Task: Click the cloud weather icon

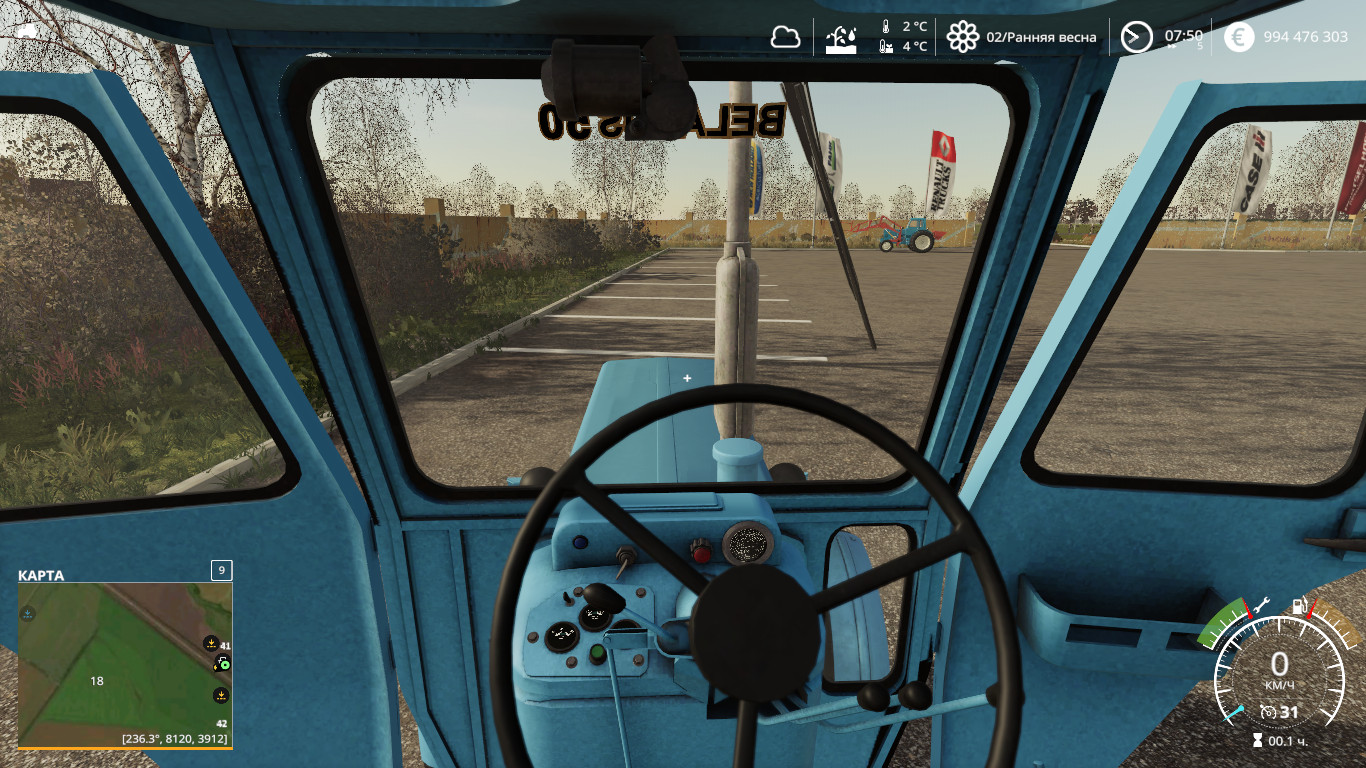Action: (x=785, y=38)
